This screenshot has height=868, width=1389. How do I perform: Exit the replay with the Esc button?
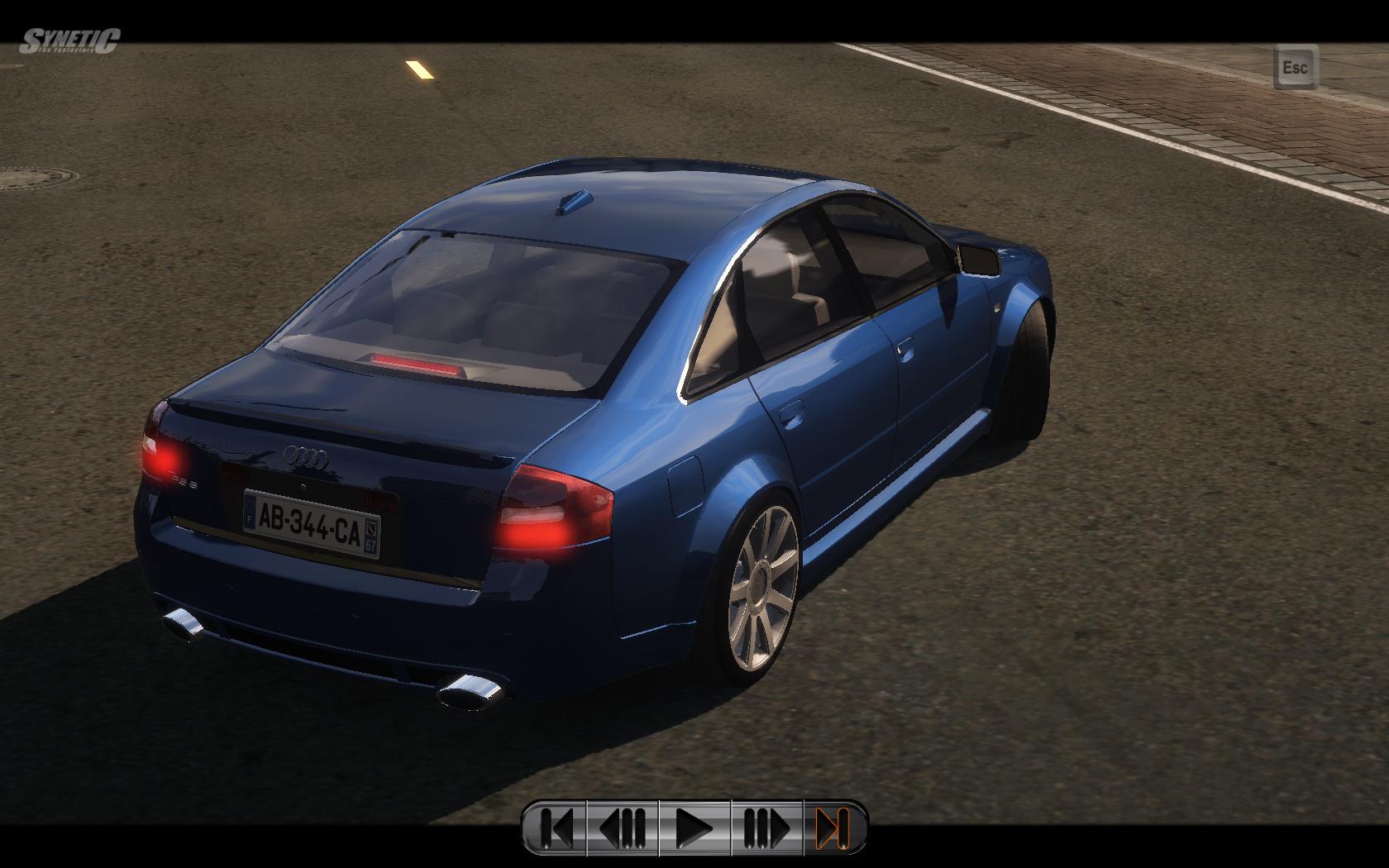tap(1295, 66)
